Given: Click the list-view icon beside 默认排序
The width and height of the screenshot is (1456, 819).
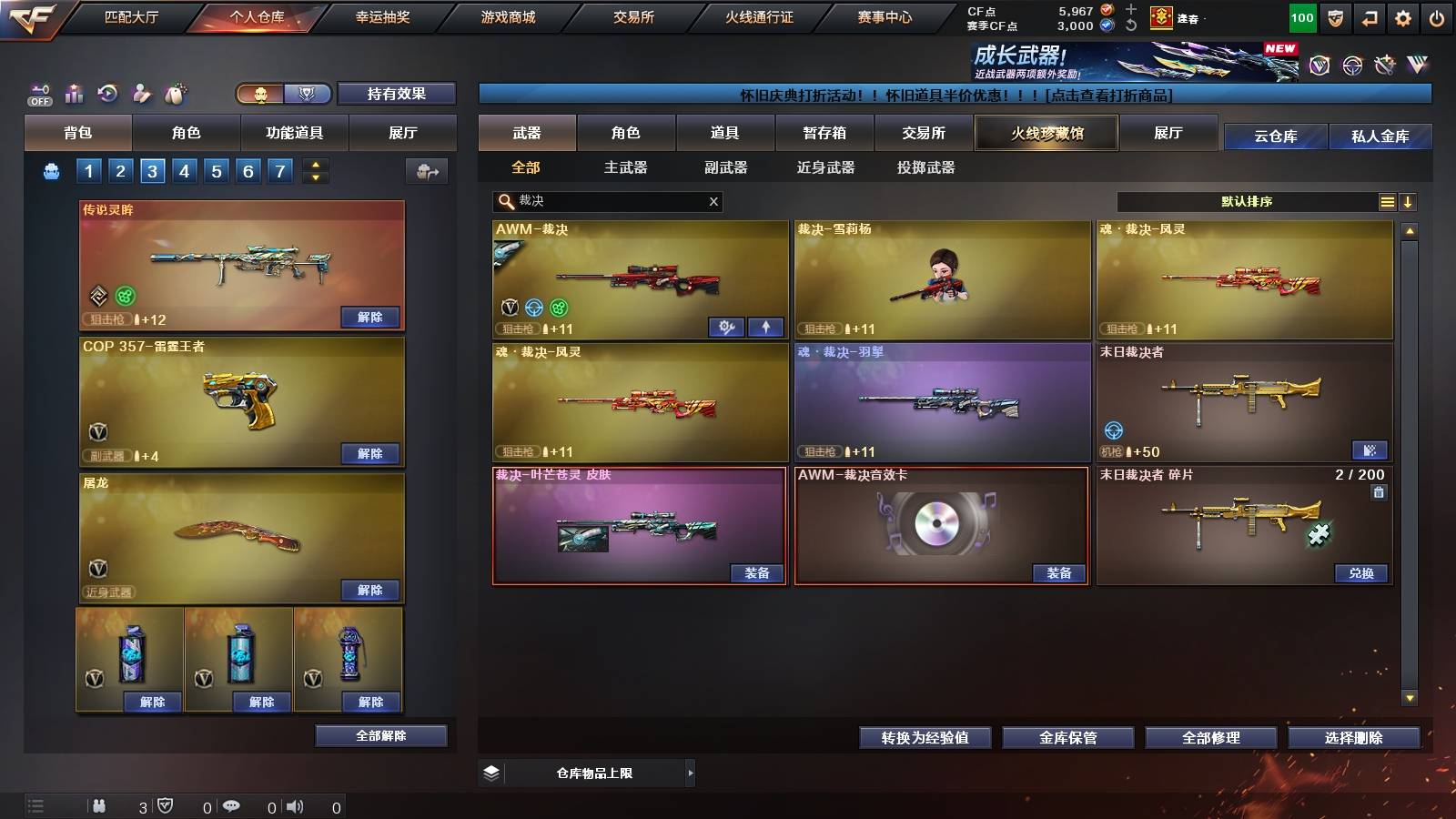Looking at the screenshot, I should [x=1386, y=201].
